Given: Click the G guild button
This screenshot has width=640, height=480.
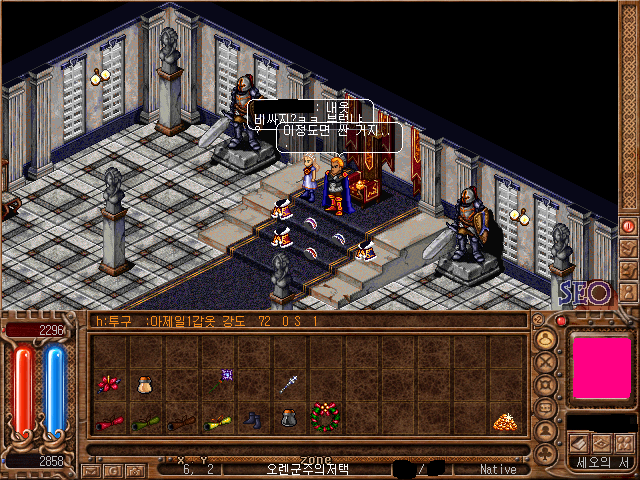Looking at the screenshot, I should 113,469.
